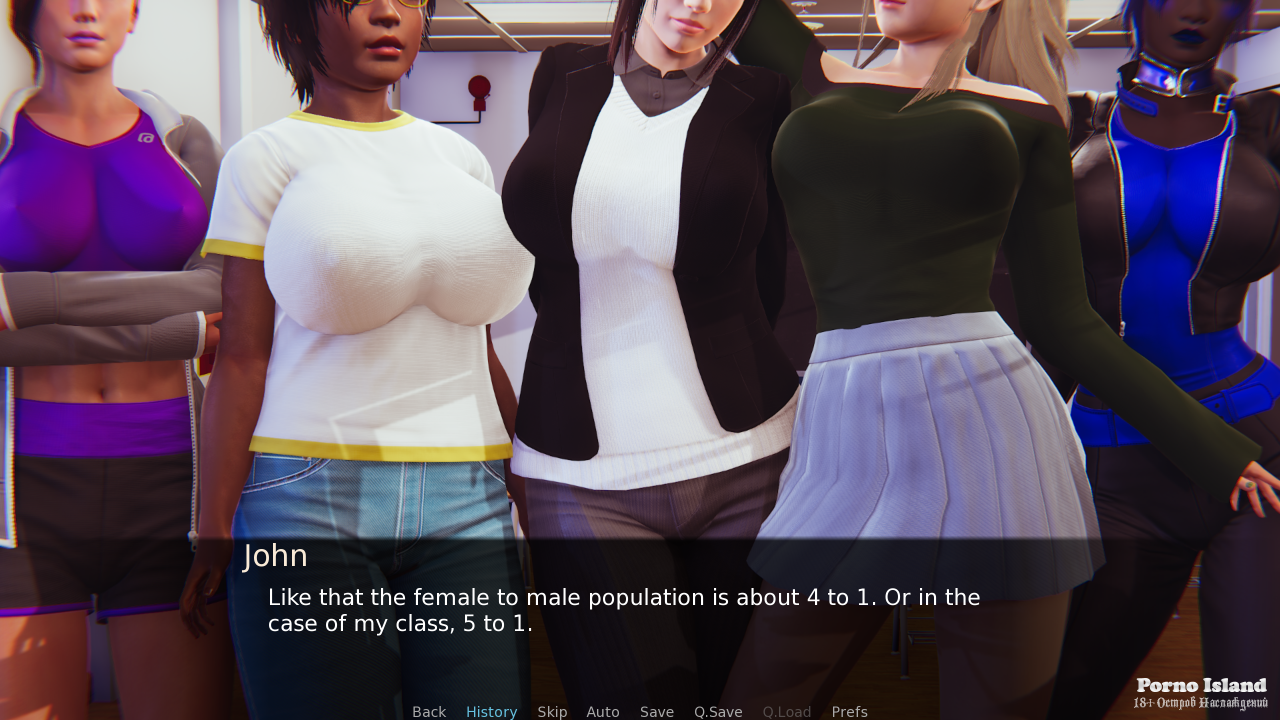This screenshot has height=720, width=1280.
Task: Open the Save menu
Action: (x=657, y=712)
